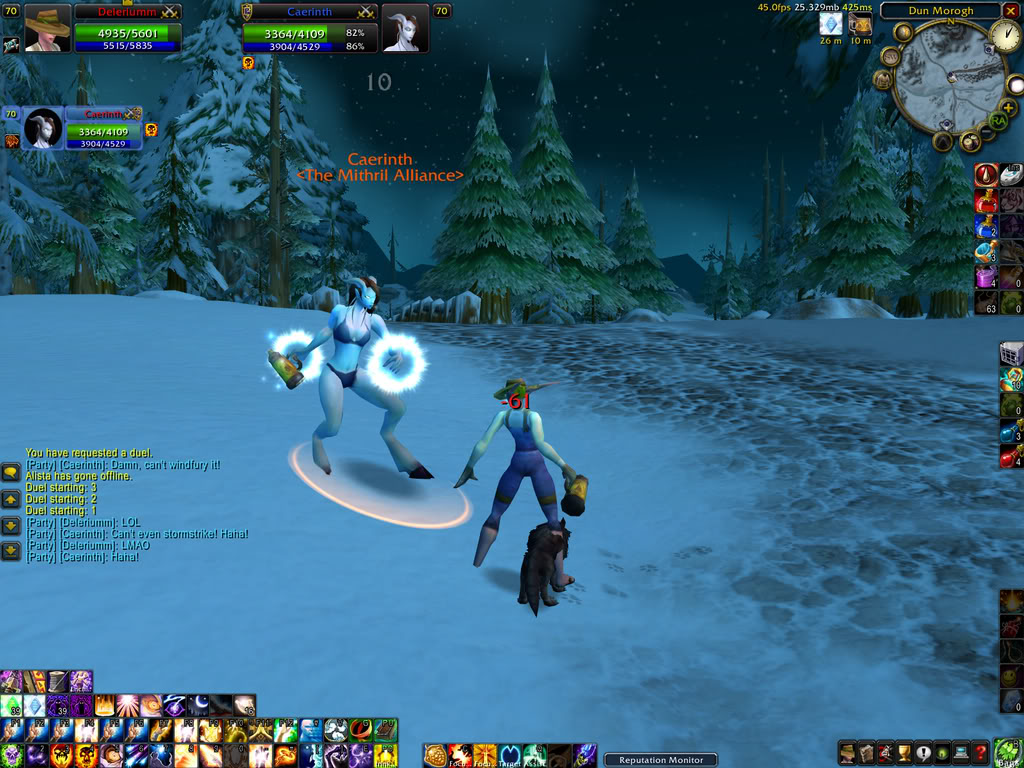Click the beer mug buff icon
Image resolution: width=1024 pixels, height=768 pixels.
coord(860,24)
